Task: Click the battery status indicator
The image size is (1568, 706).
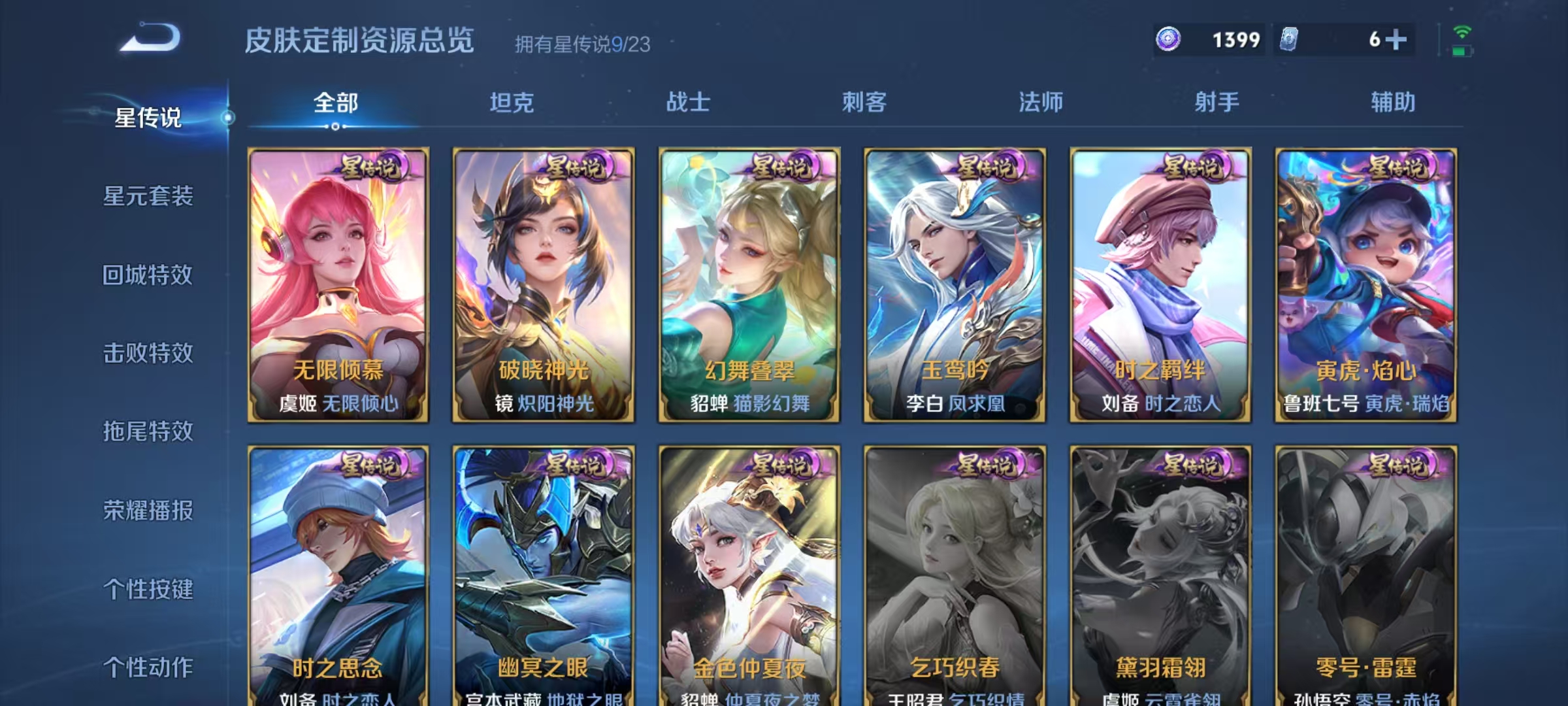Action: [x=1462, y=49]
